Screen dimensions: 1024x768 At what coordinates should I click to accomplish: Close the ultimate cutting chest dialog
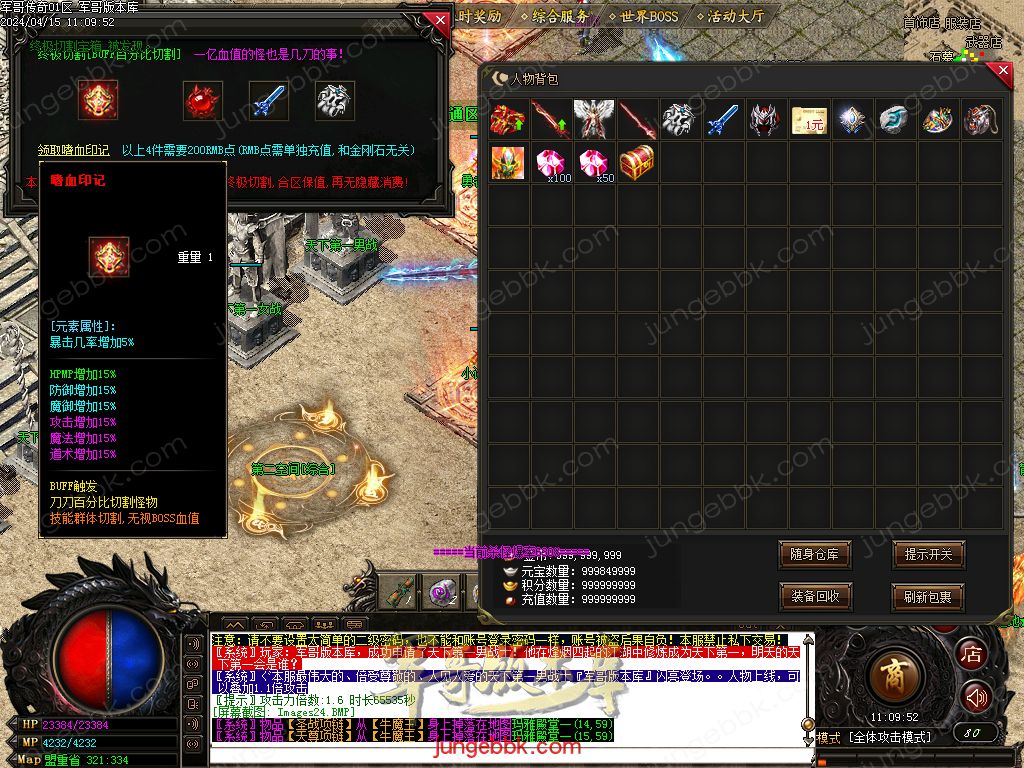[439, 20]
